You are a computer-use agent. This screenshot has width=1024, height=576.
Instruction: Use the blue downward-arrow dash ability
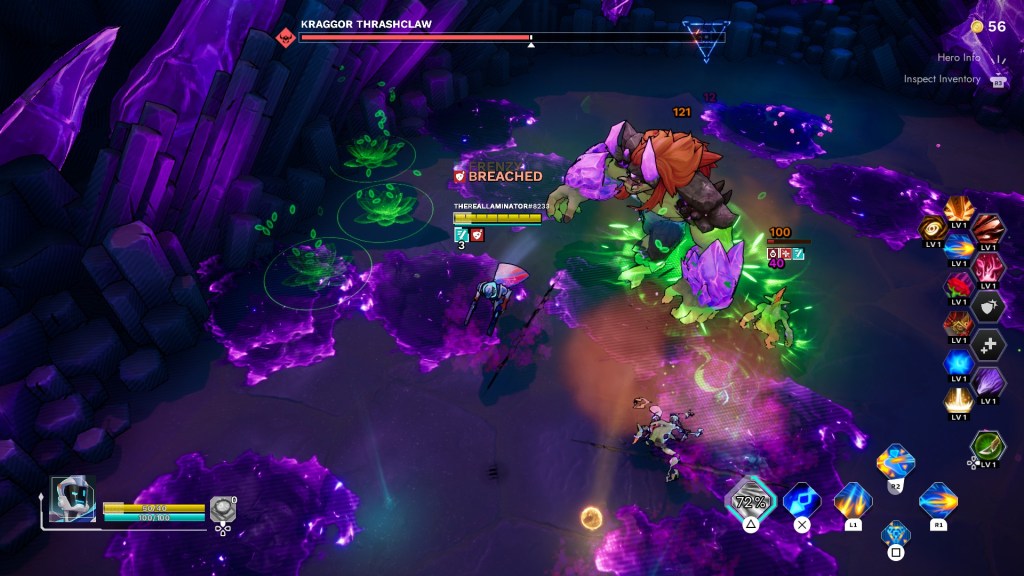click(x=801, y=500)
